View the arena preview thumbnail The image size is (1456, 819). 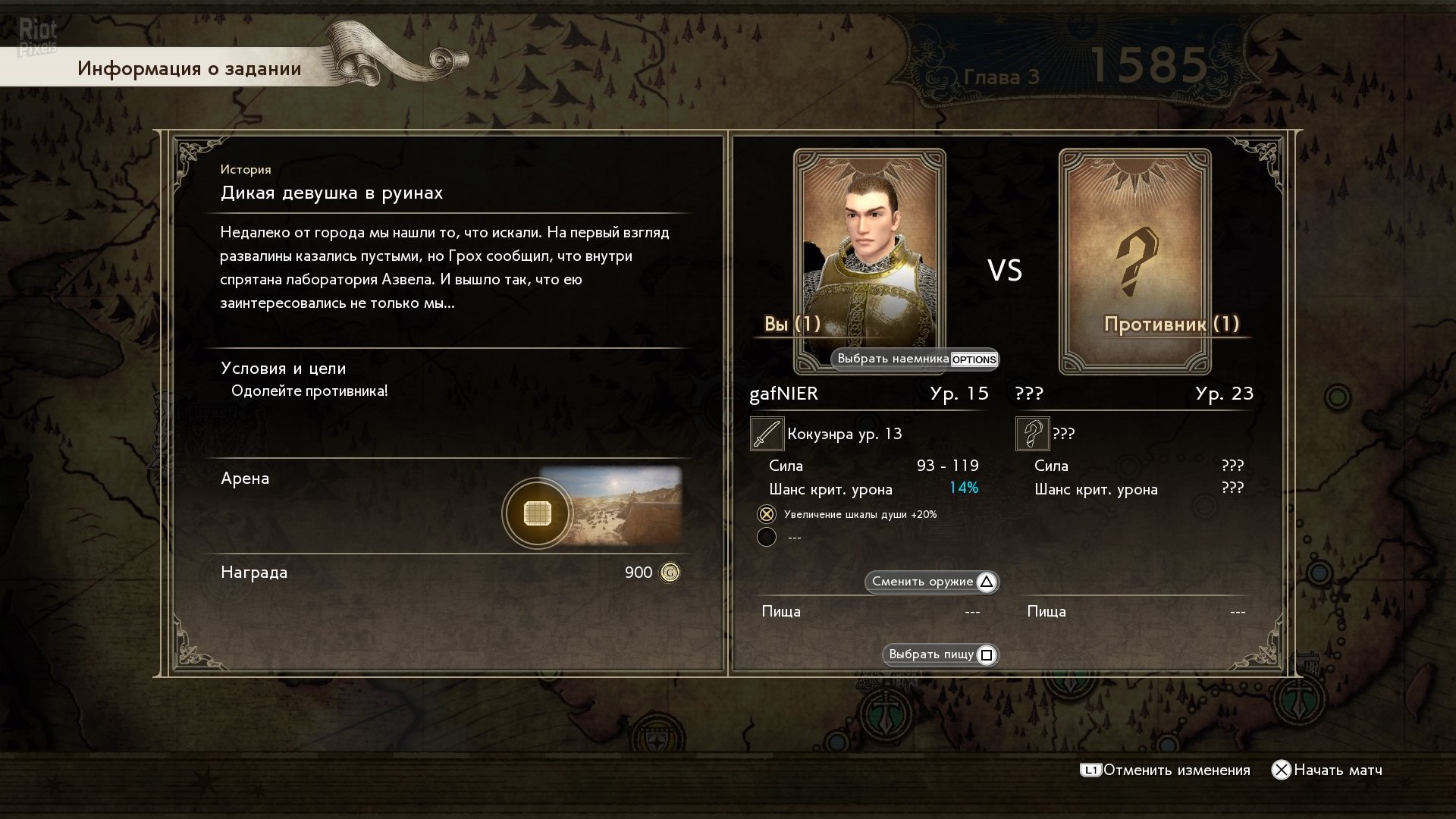pos(613,507)
